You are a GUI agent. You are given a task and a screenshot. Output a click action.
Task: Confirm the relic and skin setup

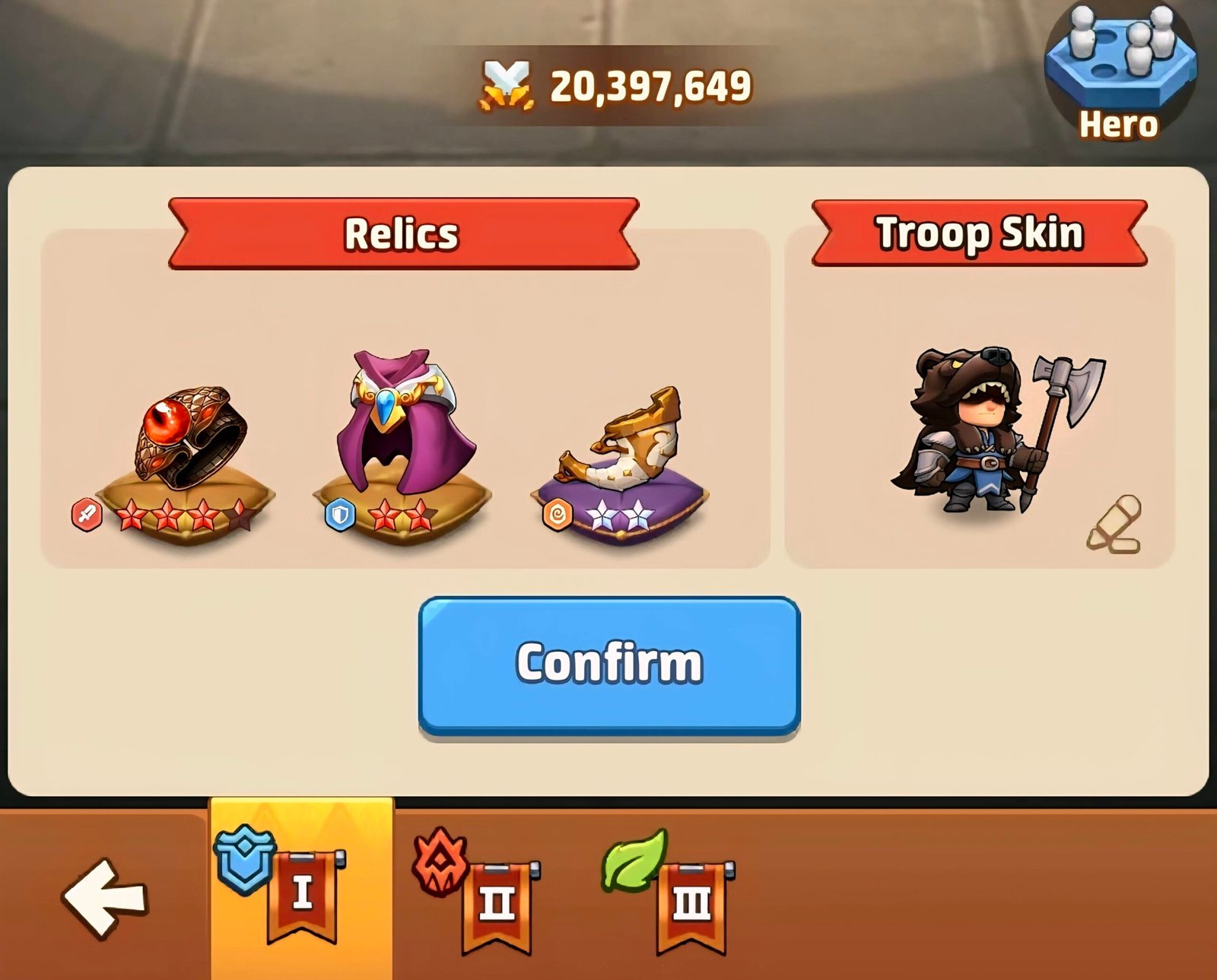608,664
